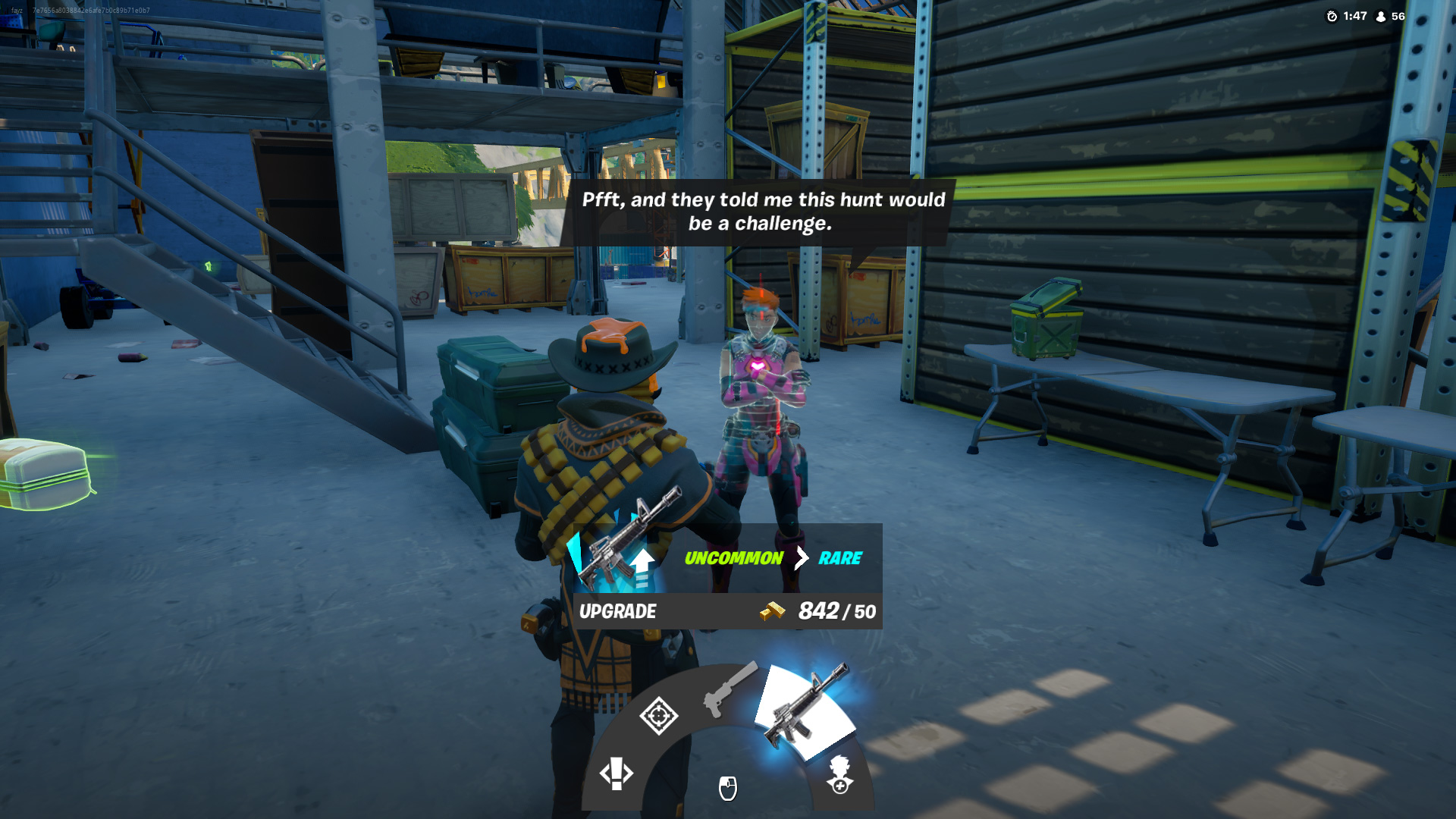Choose the hire character plus icon
Image resolution: width=1456 pixels, height=819 pixels.
click(x=840, y=774)
